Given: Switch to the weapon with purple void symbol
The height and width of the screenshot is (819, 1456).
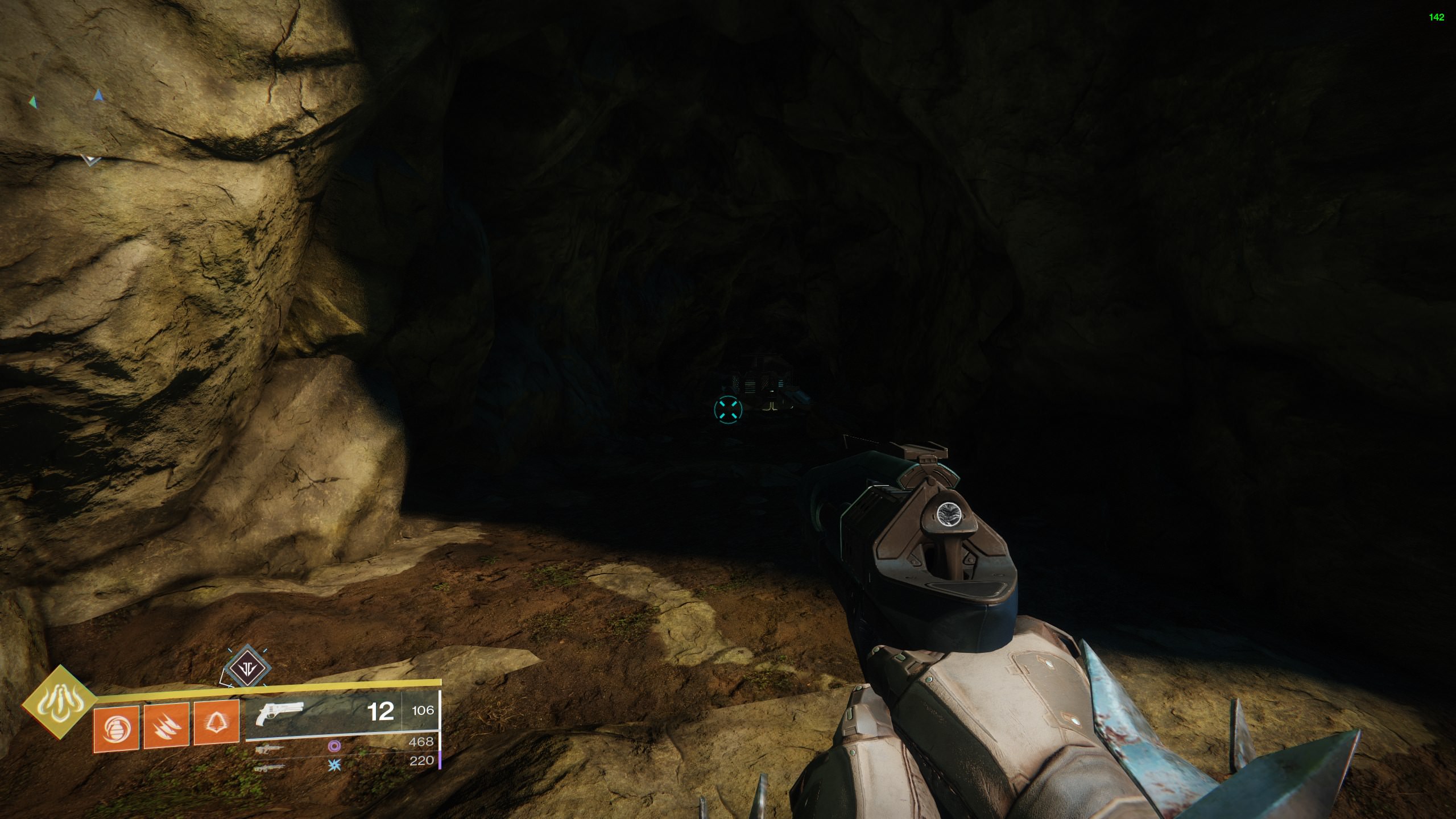Looking at the screenshot, I should click(270, 750).
